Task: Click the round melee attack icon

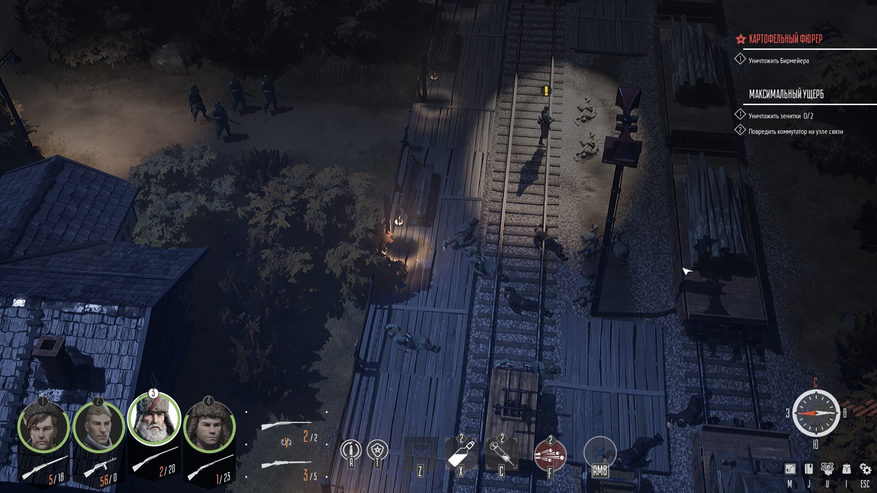Action: point(599,453)
